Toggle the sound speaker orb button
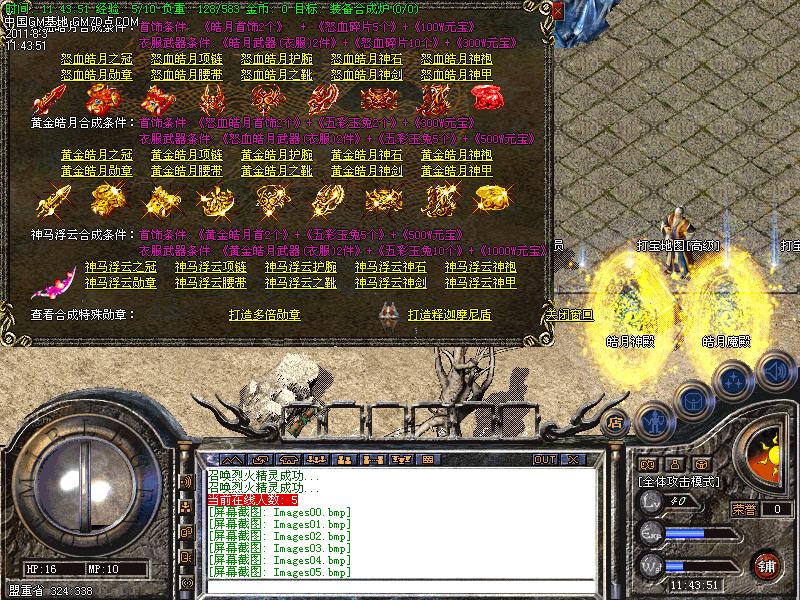 click(775, 371)
